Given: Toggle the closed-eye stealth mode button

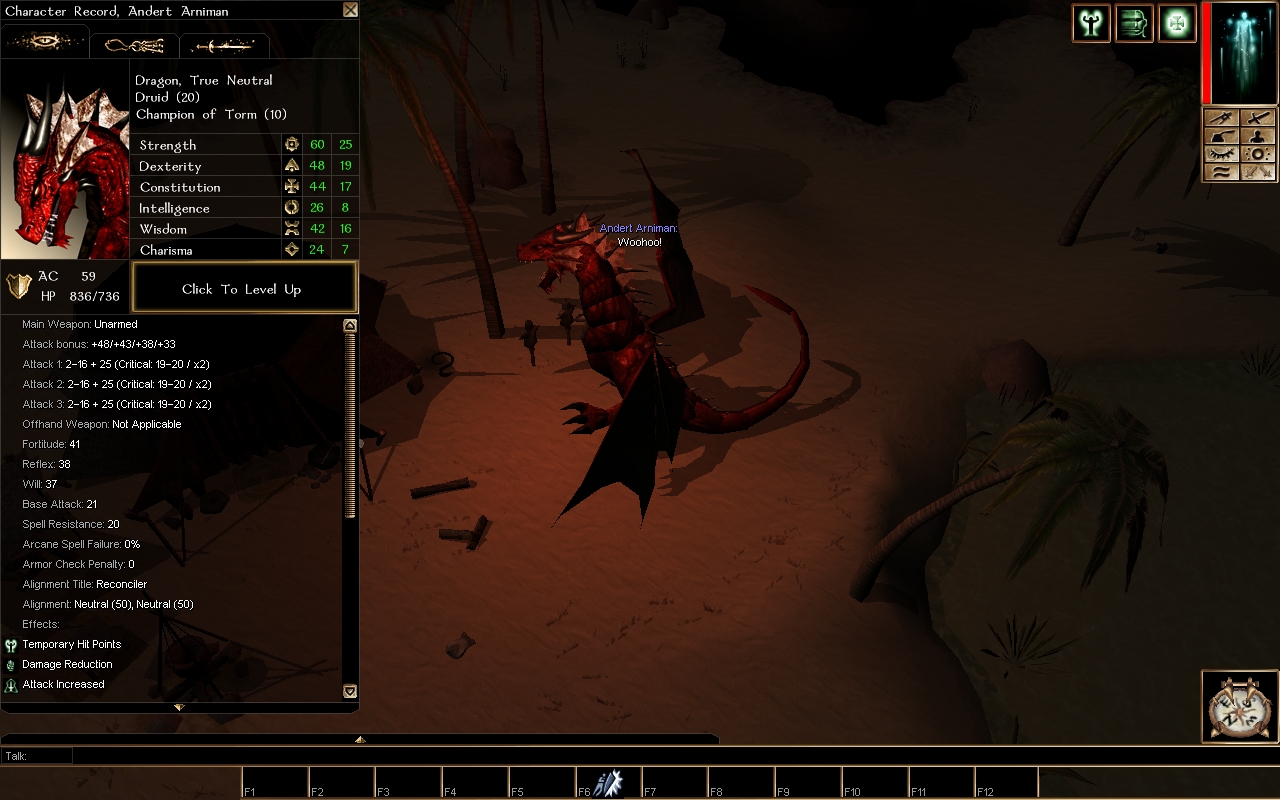Looking at the screenshot, I should click(x=1222, y=154).
